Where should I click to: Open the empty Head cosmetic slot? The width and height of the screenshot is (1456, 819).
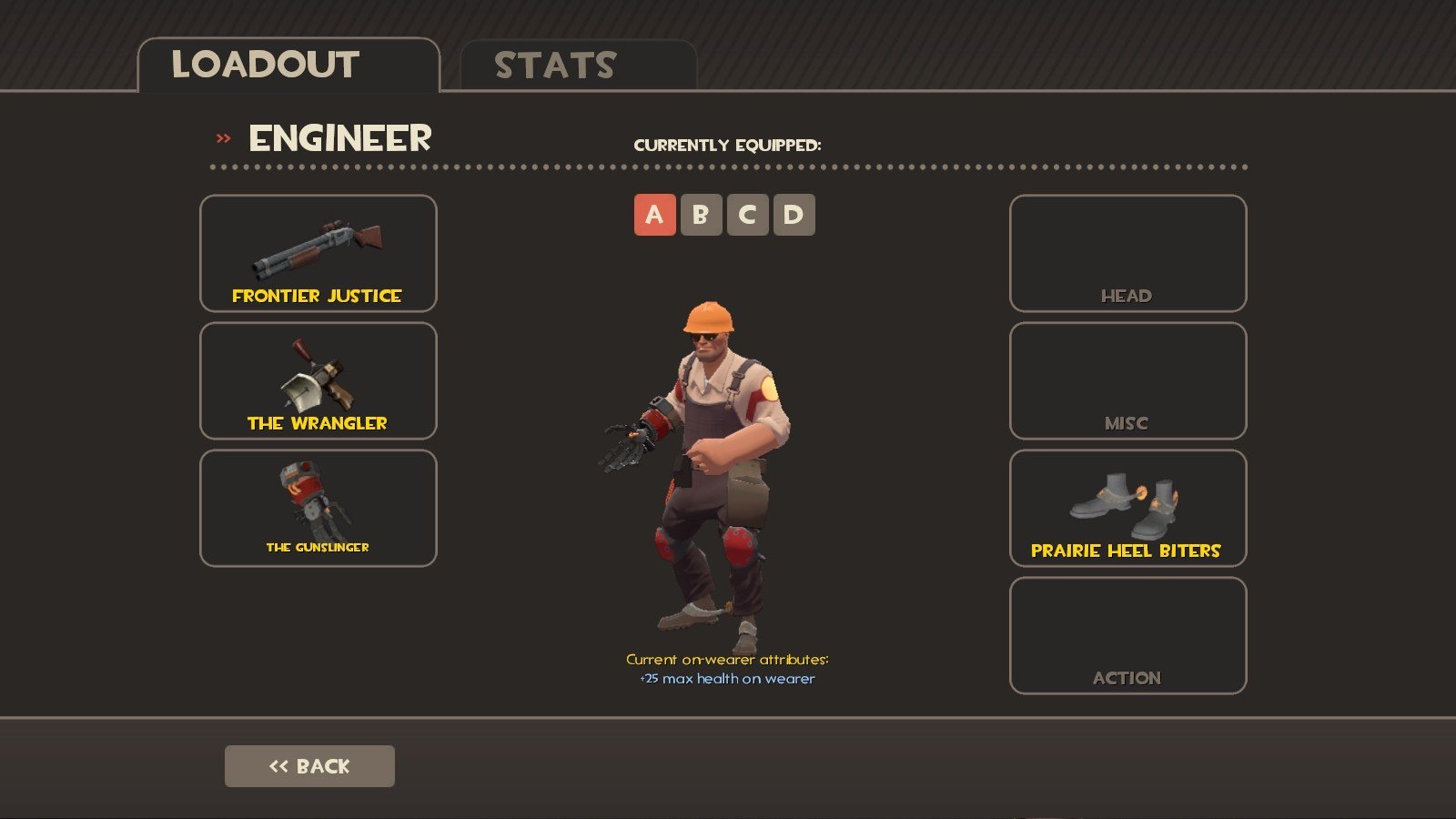pyautogui.click(x=1127, y=253)
